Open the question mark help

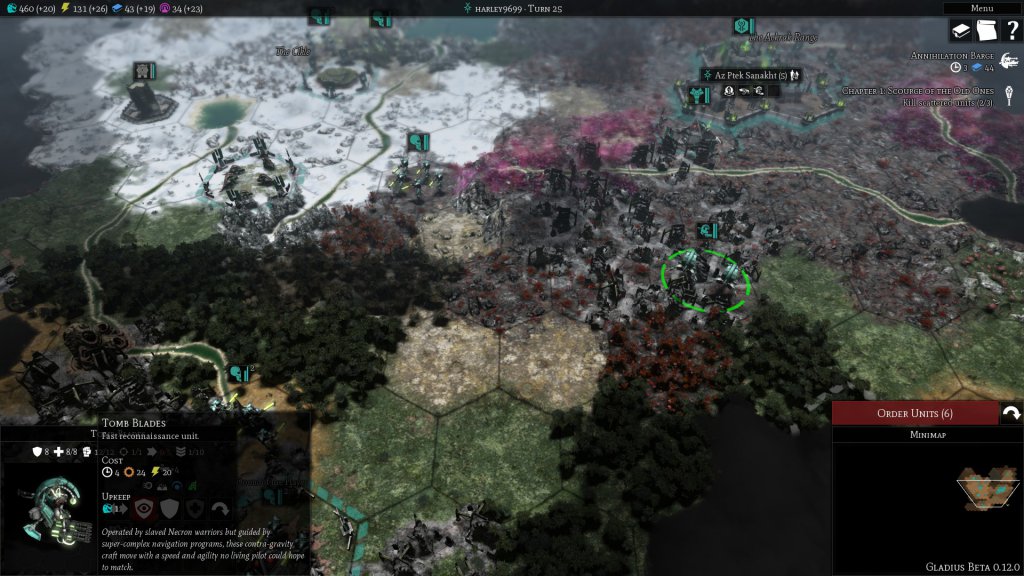(x=1010, y=31)
